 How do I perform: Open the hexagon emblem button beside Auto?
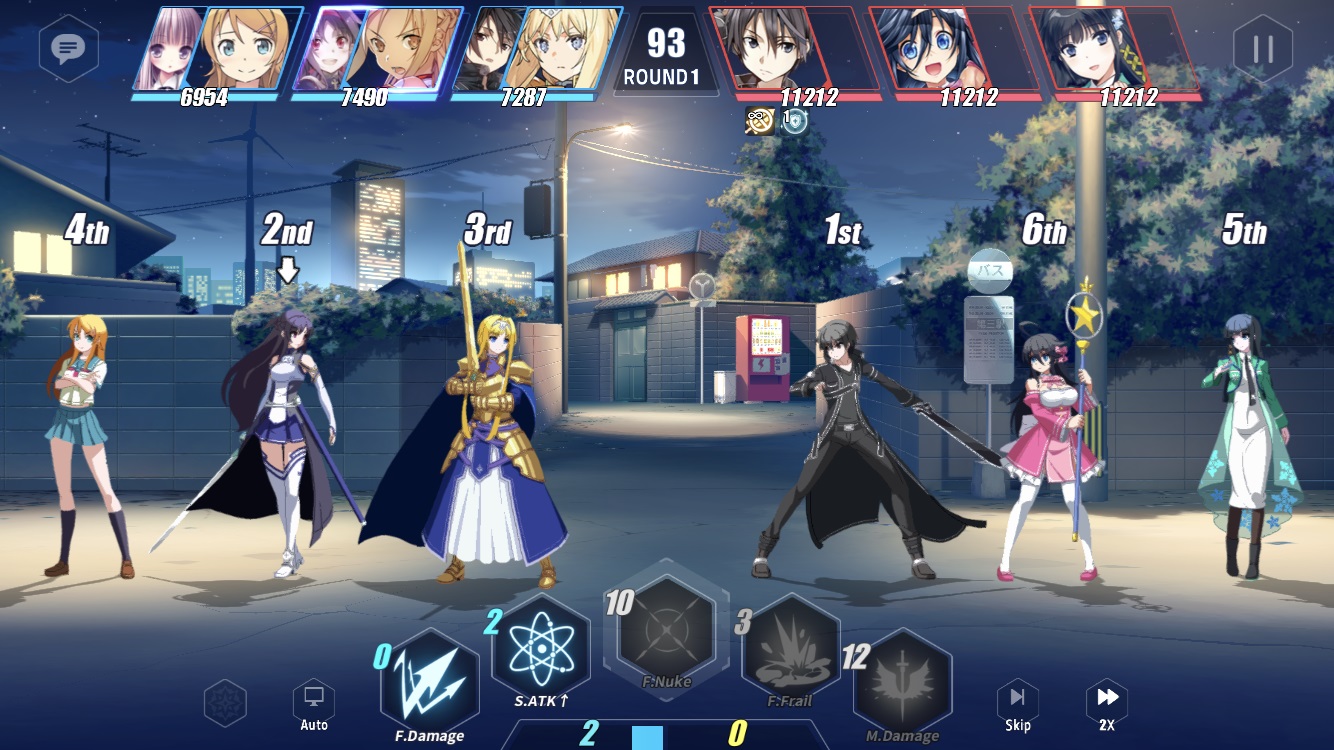(225, 702)
